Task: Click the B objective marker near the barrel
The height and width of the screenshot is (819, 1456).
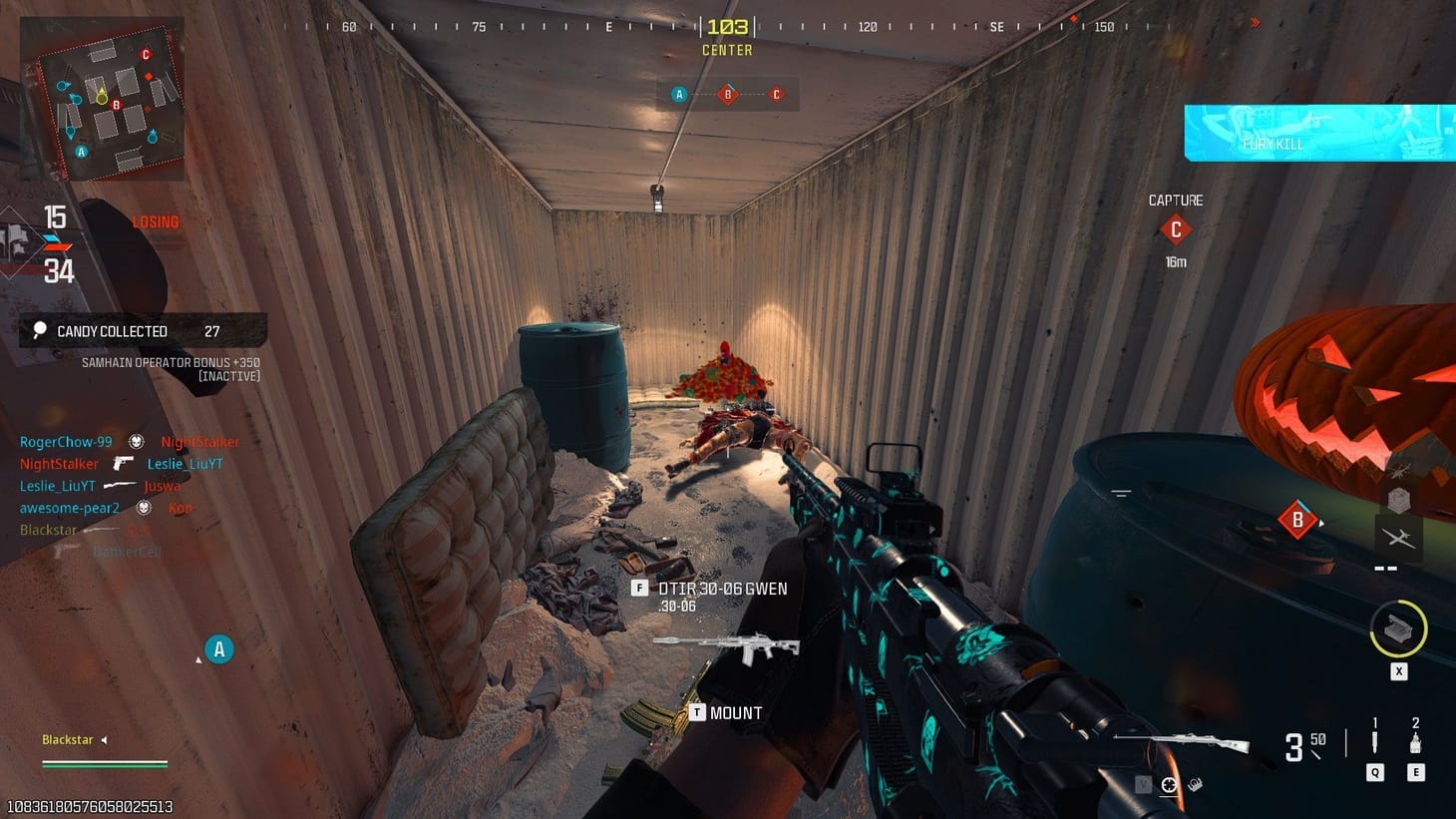Action: point(1296,520)
